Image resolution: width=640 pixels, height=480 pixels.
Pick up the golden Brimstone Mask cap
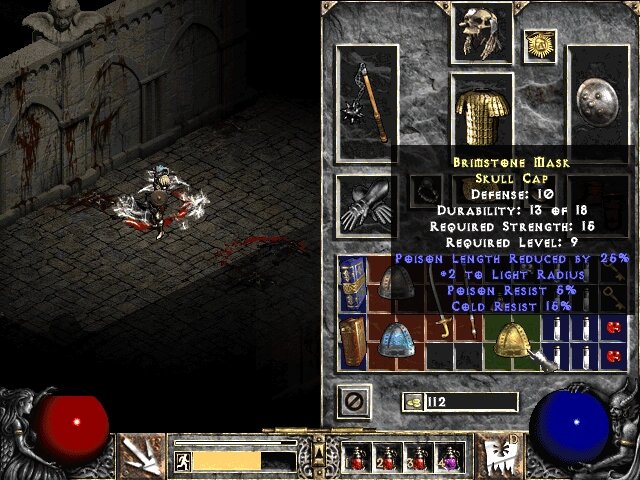pyautogui.click(x=510, y=341)
